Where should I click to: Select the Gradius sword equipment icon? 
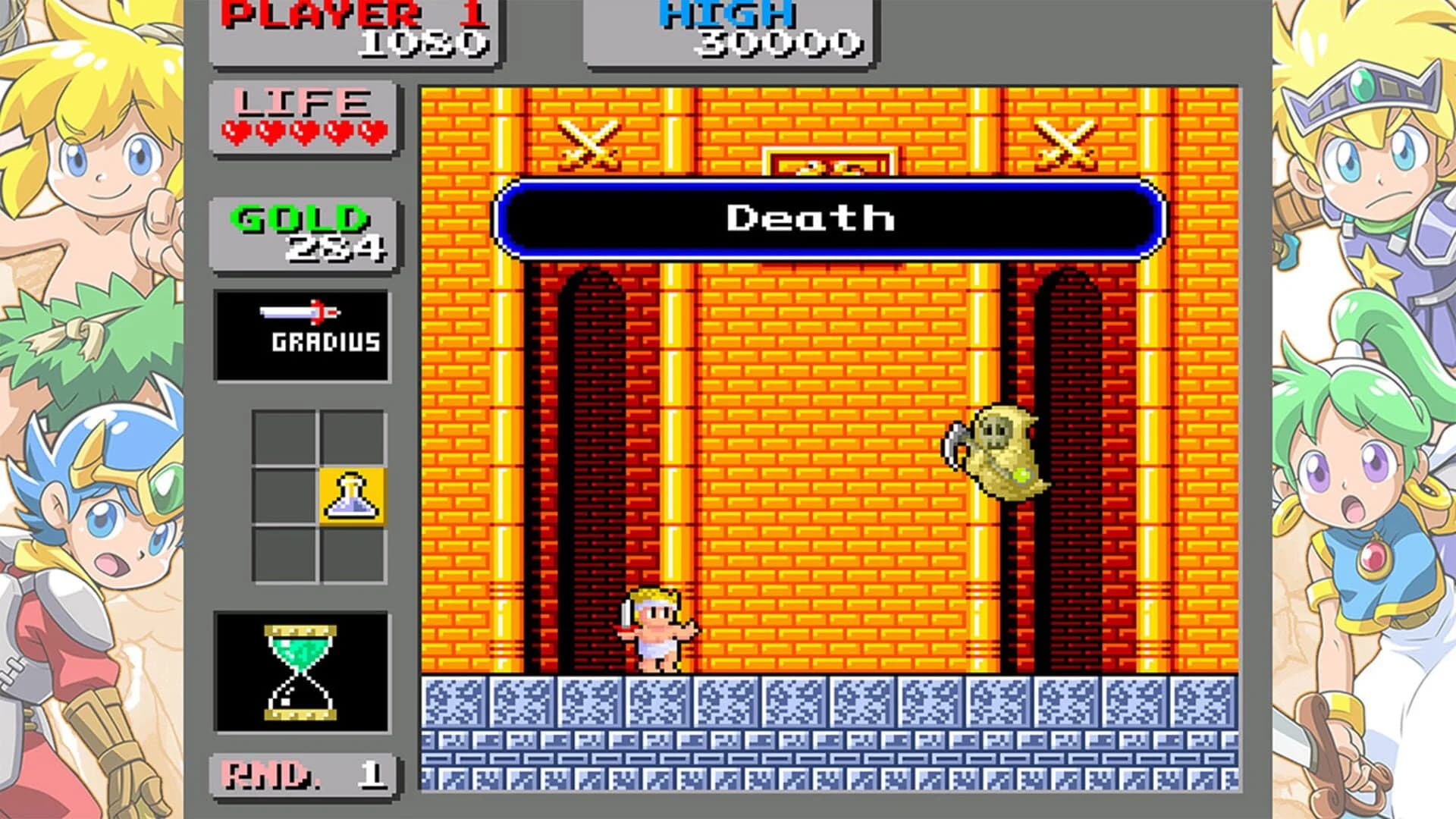coord(303,332)
